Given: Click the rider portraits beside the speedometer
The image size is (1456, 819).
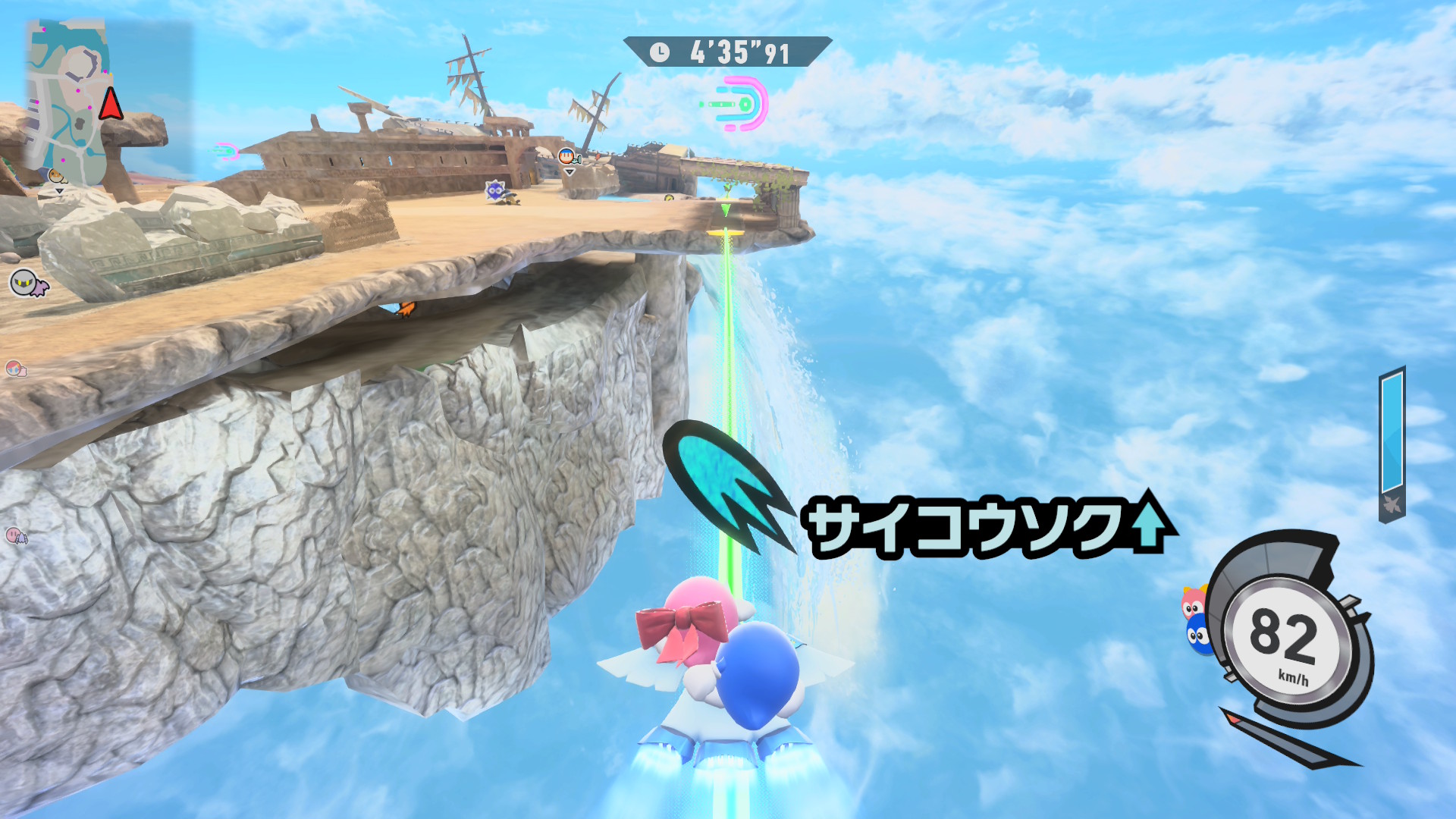Looking at the screenshot, I should (x=1195, y=619).
